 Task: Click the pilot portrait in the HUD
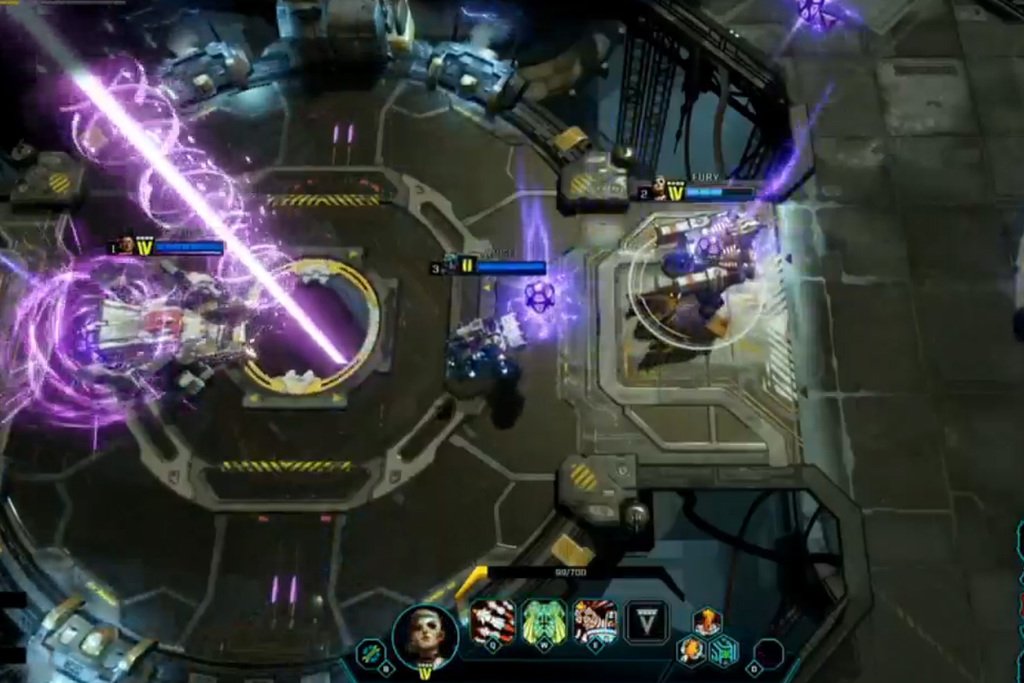(425, 633)
